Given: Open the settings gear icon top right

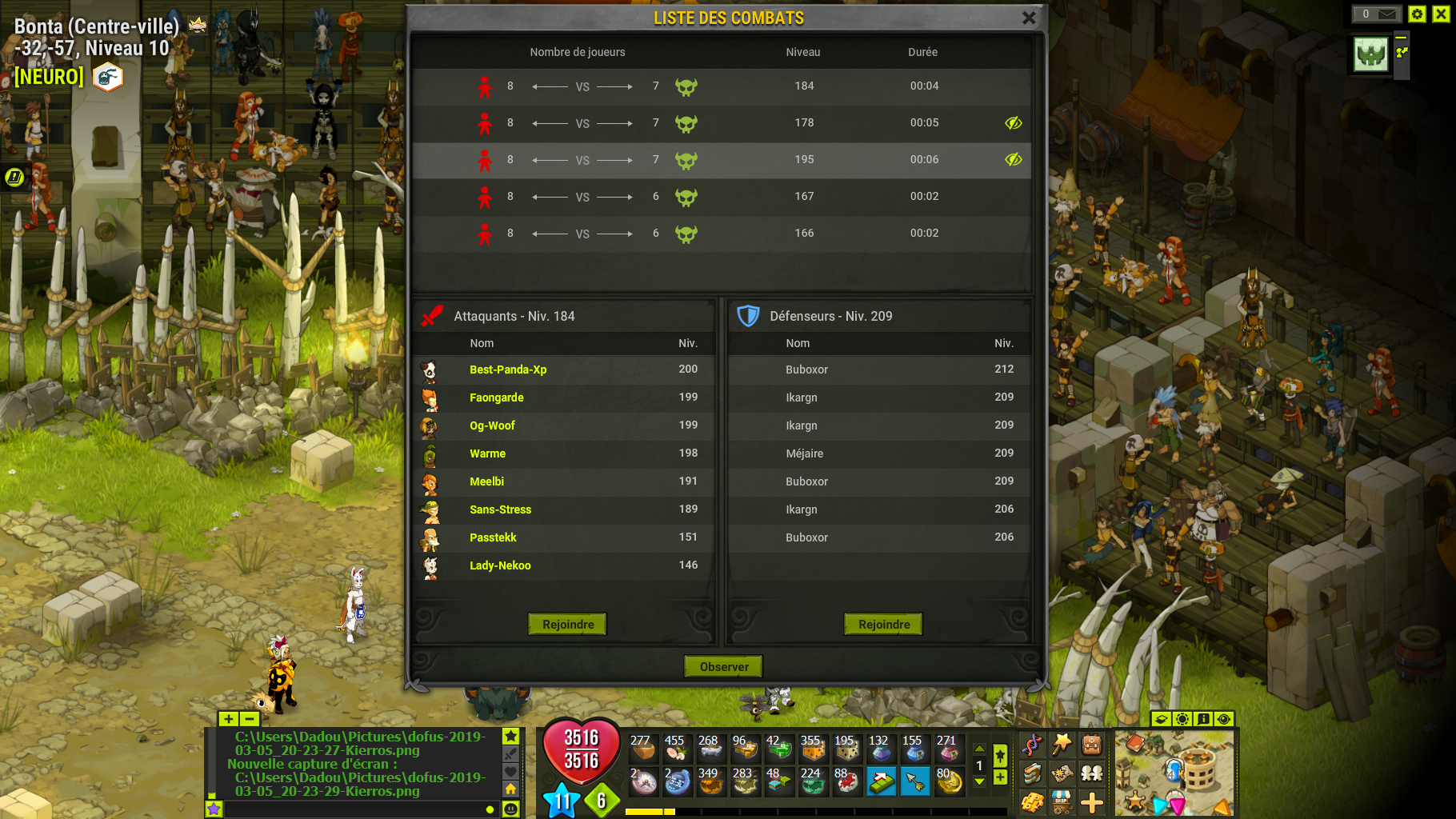Looking at the screenshot, I should coord(1417,14).
